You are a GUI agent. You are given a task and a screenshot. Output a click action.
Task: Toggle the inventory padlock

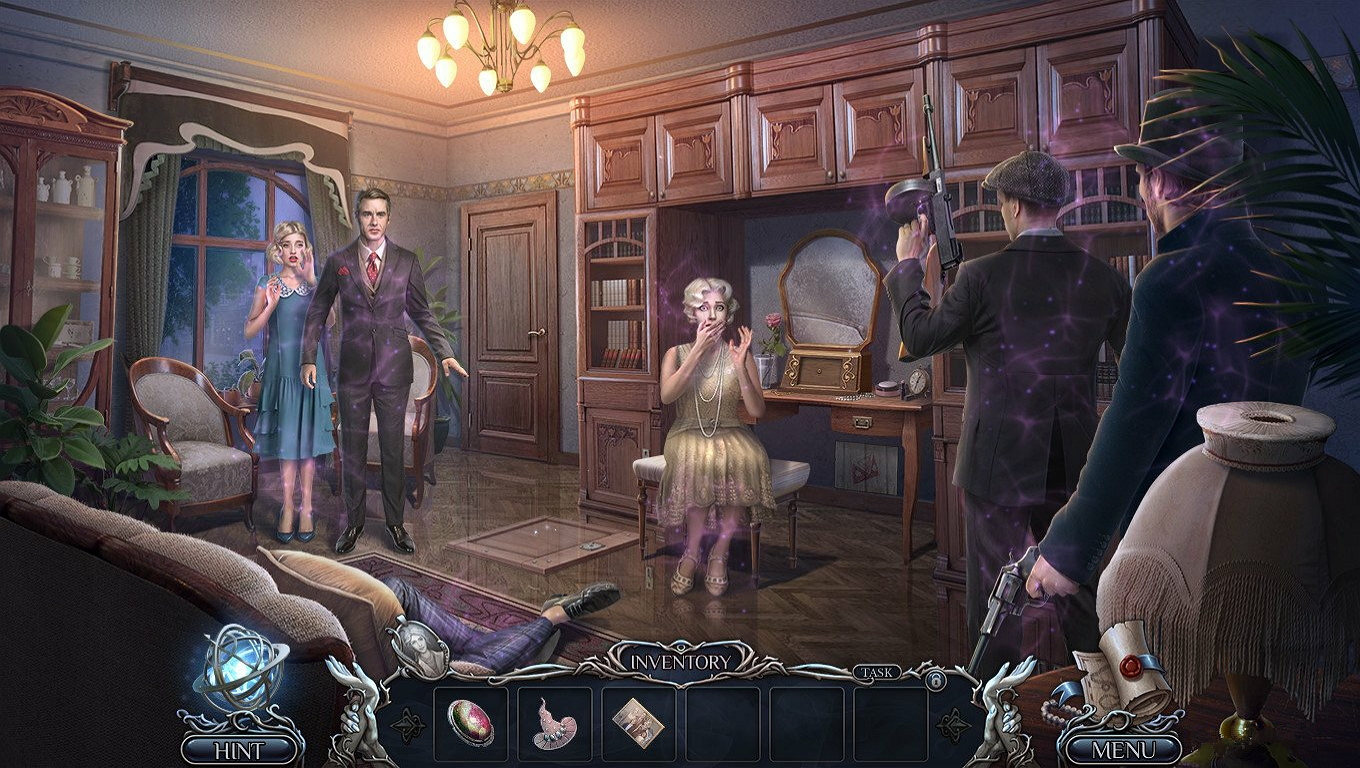(x=936, y=682)
